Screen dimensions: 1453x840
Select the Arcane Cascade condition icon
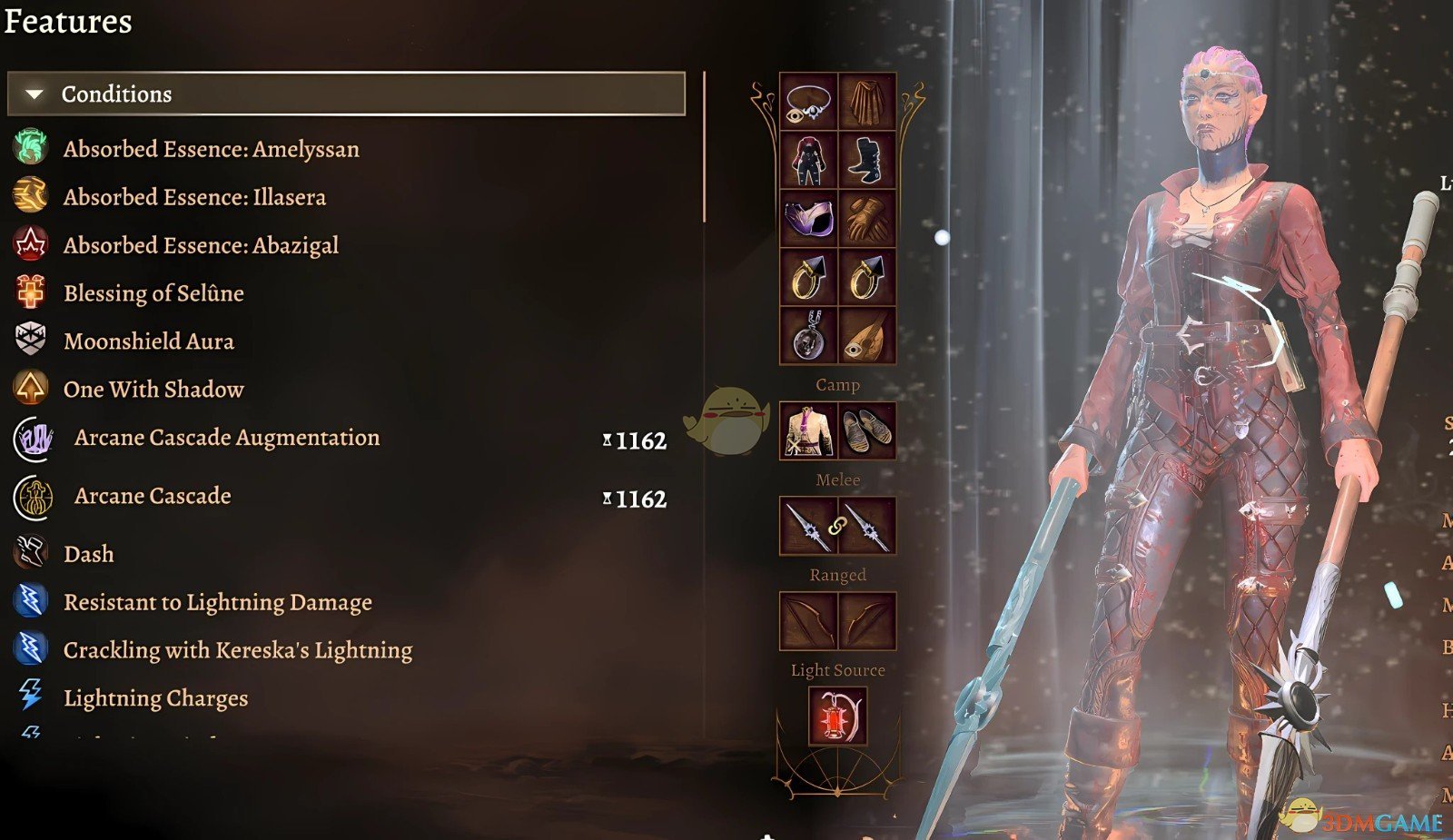pyautogui.click(x=32, y=496)
